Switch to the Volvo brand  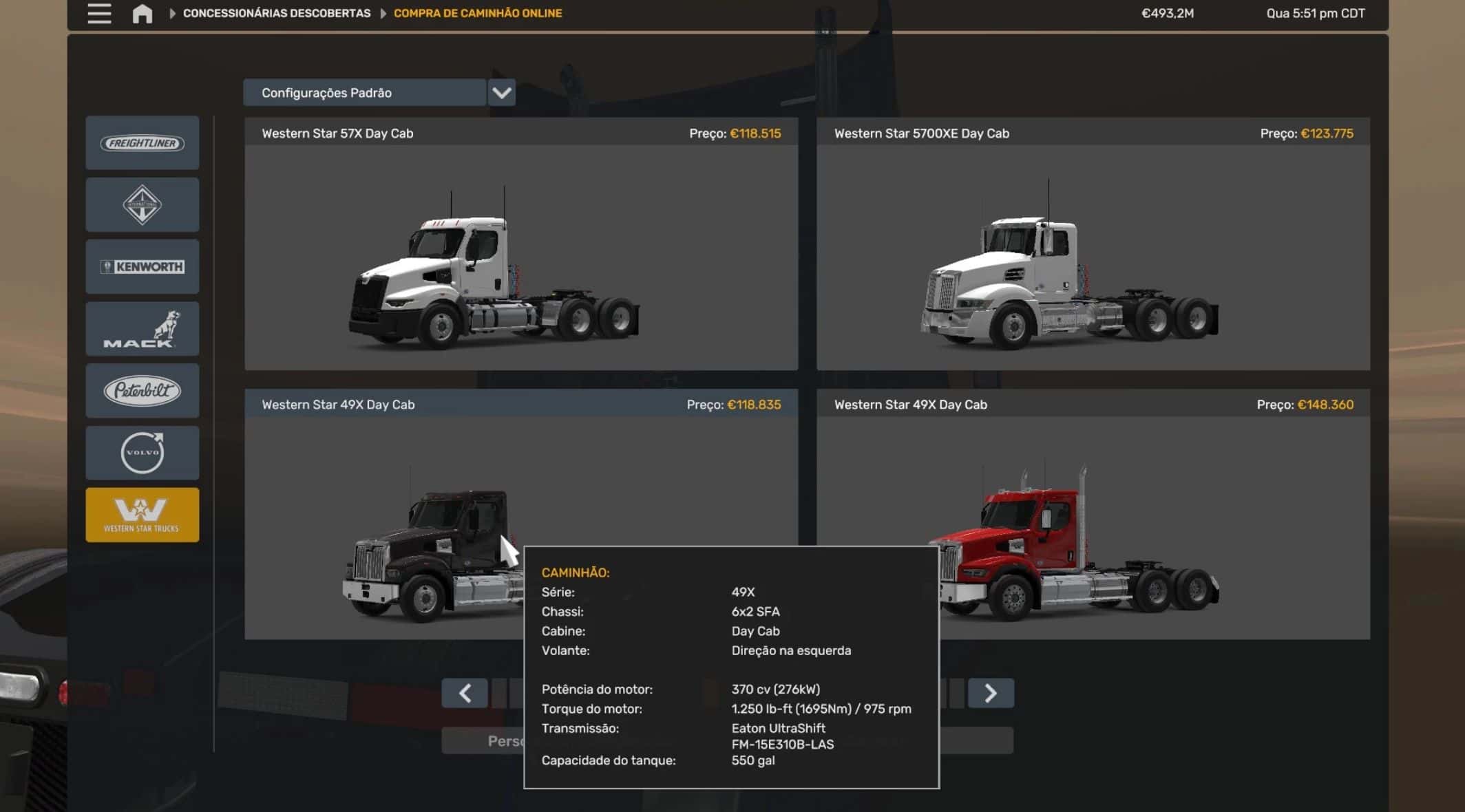(143, 453)
